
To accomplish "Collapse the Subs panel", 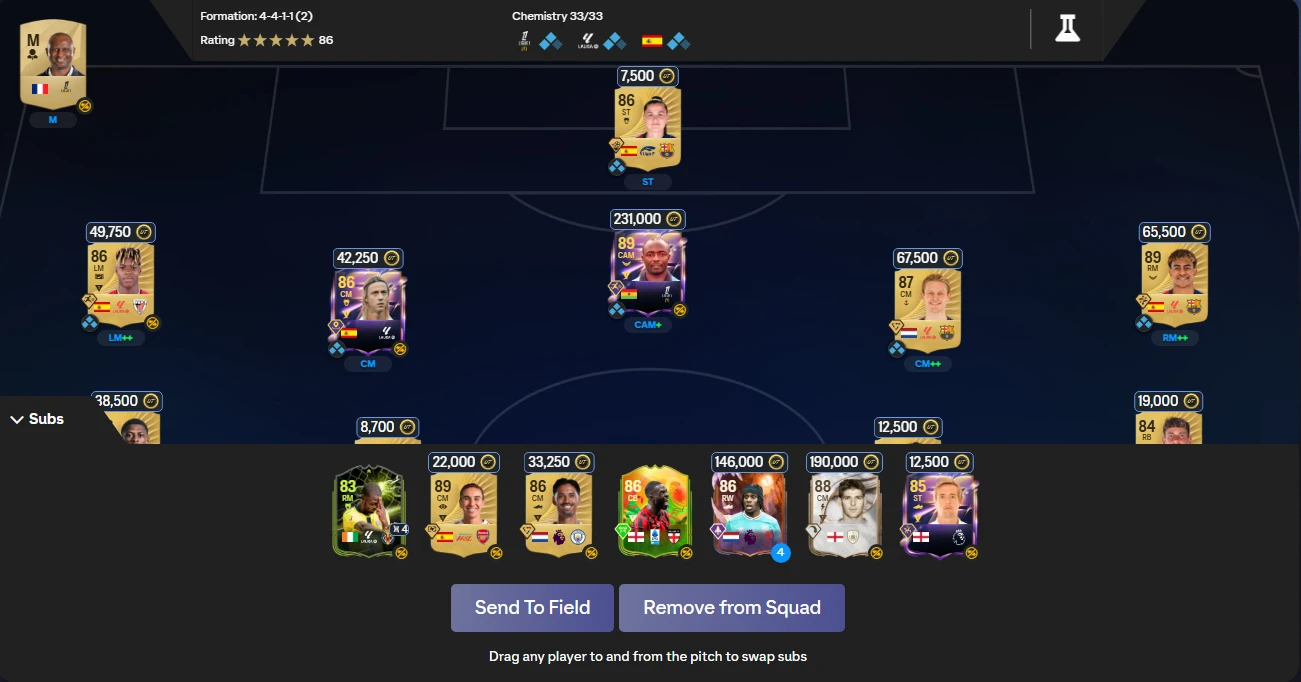I will (37, 419).
